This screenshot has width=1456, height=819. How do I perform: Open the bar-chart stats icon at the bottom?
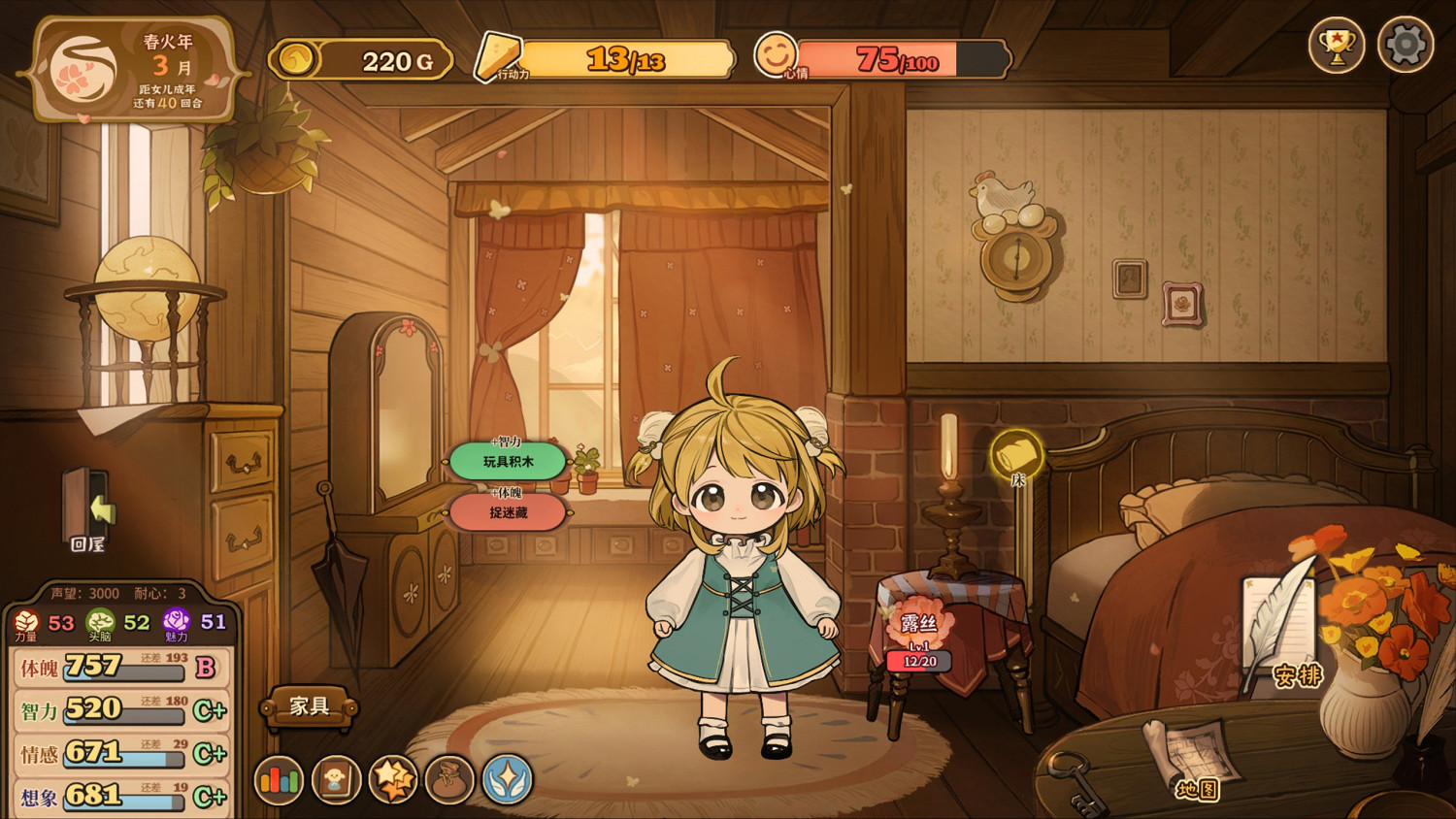click(279, 779)
